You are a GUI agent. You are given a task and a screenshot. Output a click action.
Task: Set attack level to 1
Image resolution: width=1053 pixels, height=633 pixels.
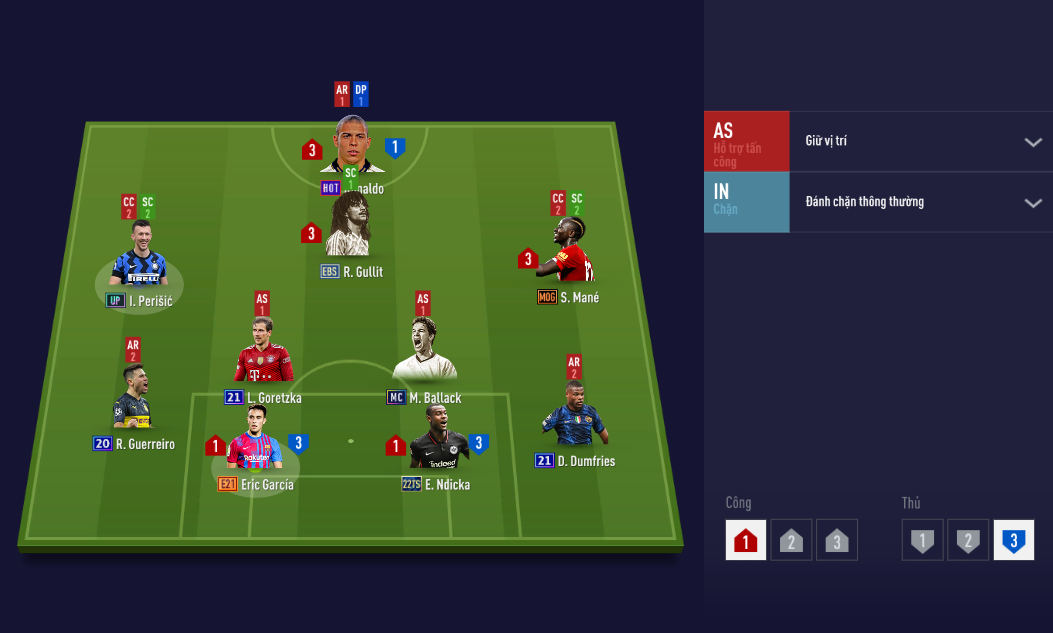(x=746, y=540)
